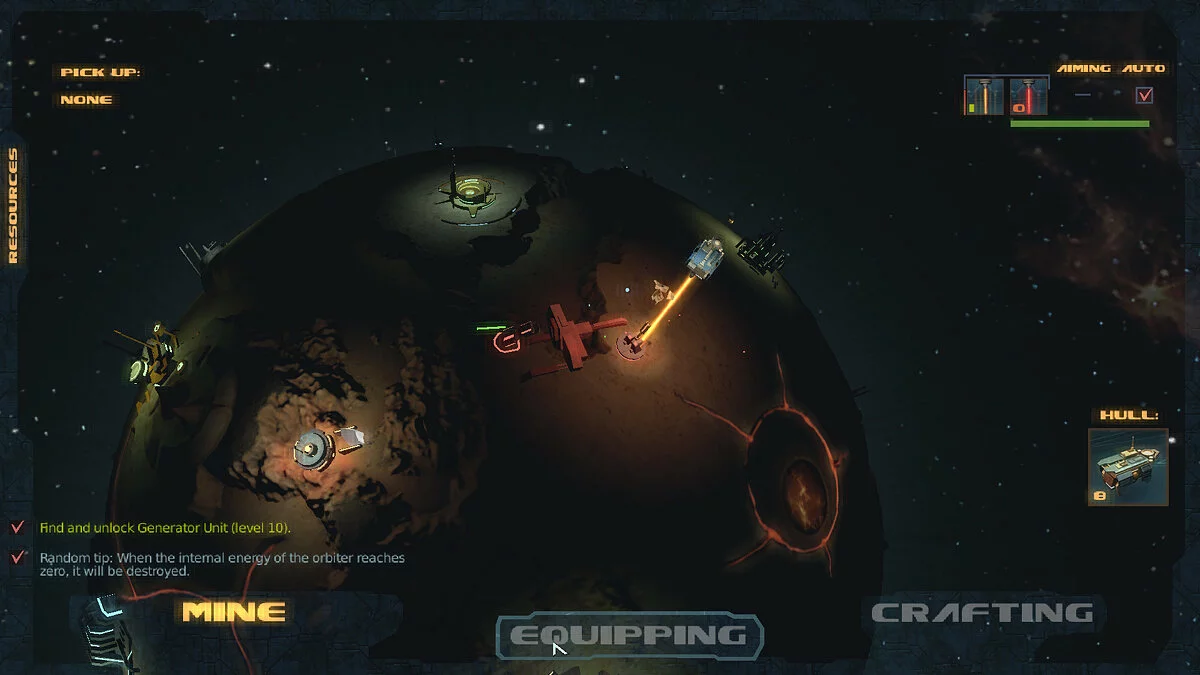Click the Hull ship thumbnail
The width and height of the screenshot is (1200, 675).
pos(1128,467)
